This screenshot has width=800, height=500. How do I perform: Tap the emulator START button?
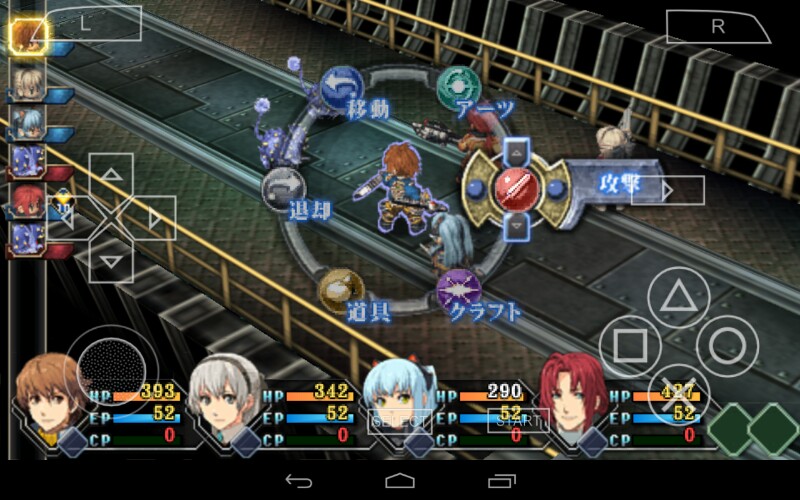tap(519, 421)
